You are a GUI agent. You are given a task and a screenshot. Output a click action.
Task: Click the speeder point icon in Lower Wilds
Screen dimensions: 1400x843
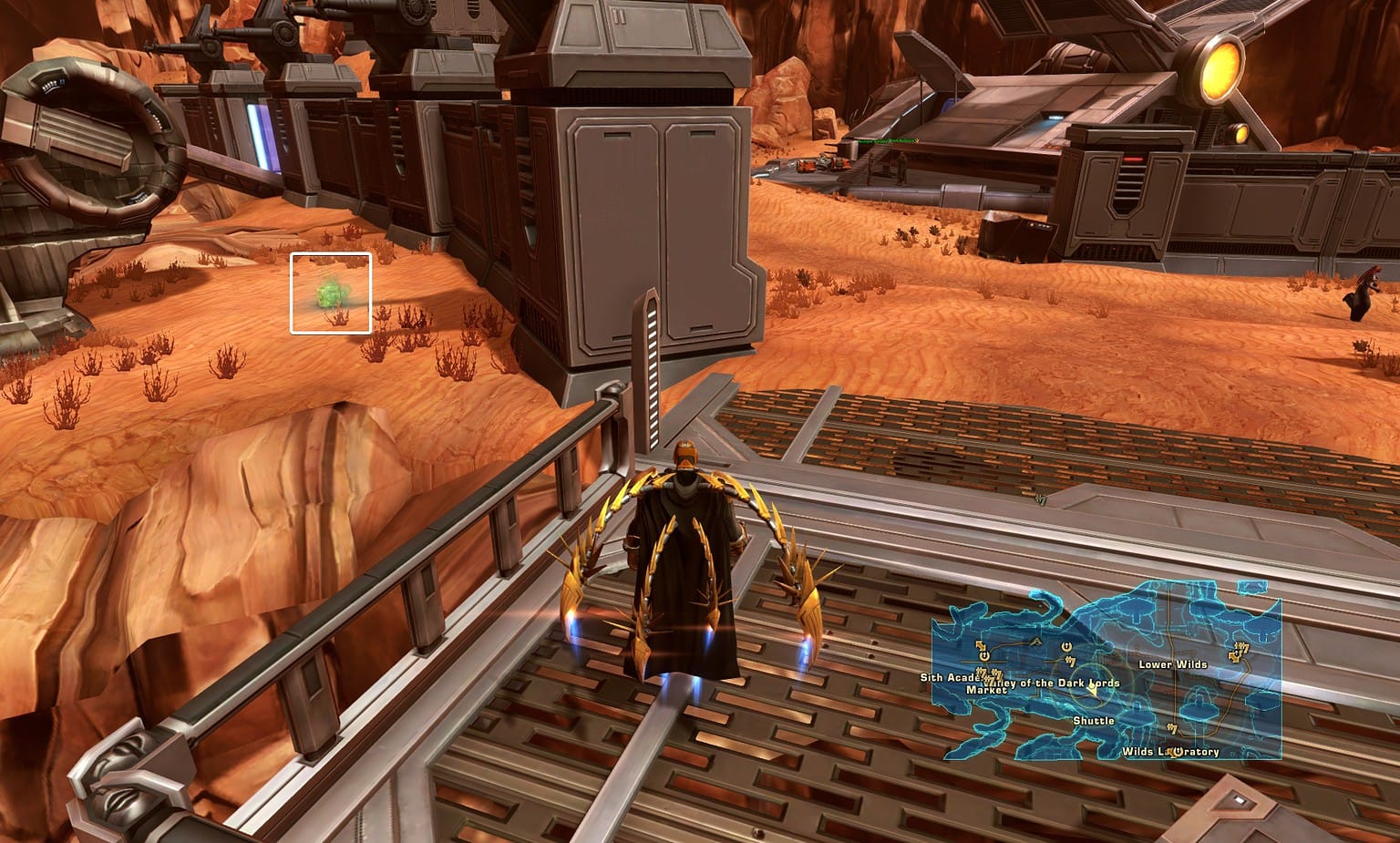(x=1235, y=655)
